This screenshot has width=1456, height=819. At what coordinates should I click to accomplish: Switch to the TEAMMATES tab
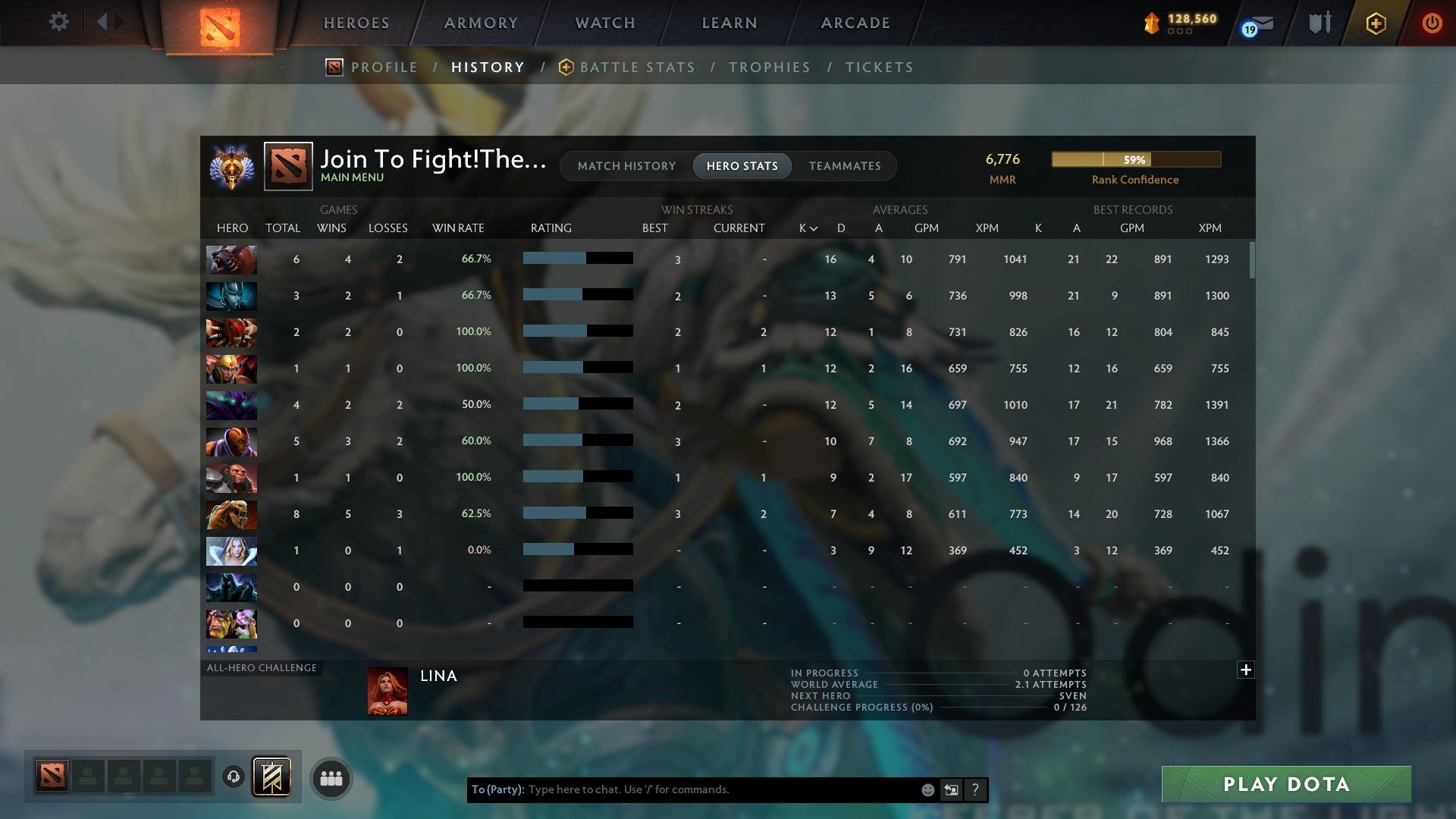coord(846,166)
